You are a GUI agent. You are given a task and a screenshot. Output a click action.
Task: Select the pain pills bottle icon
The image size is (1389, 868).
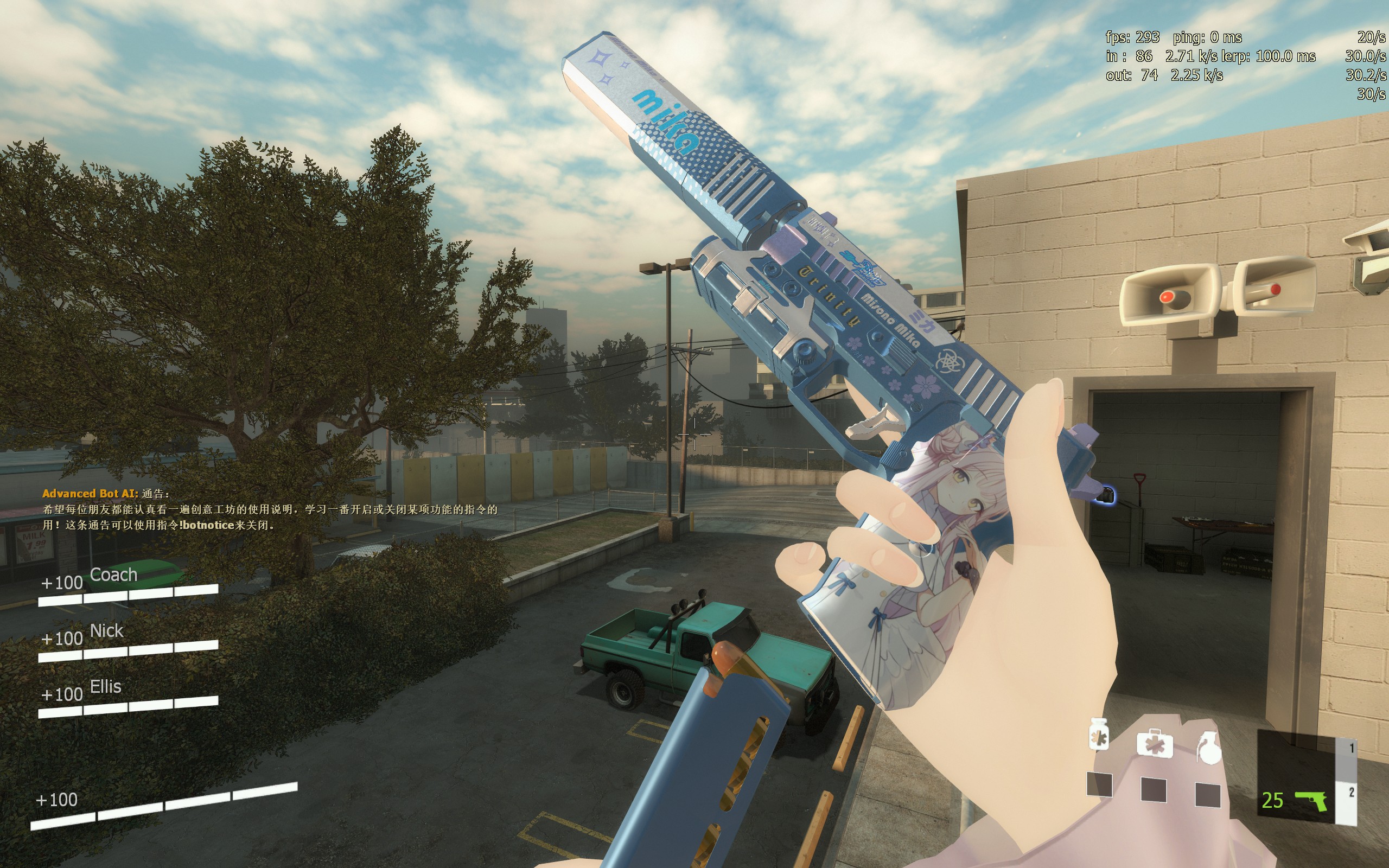[x=1099, y=736]
